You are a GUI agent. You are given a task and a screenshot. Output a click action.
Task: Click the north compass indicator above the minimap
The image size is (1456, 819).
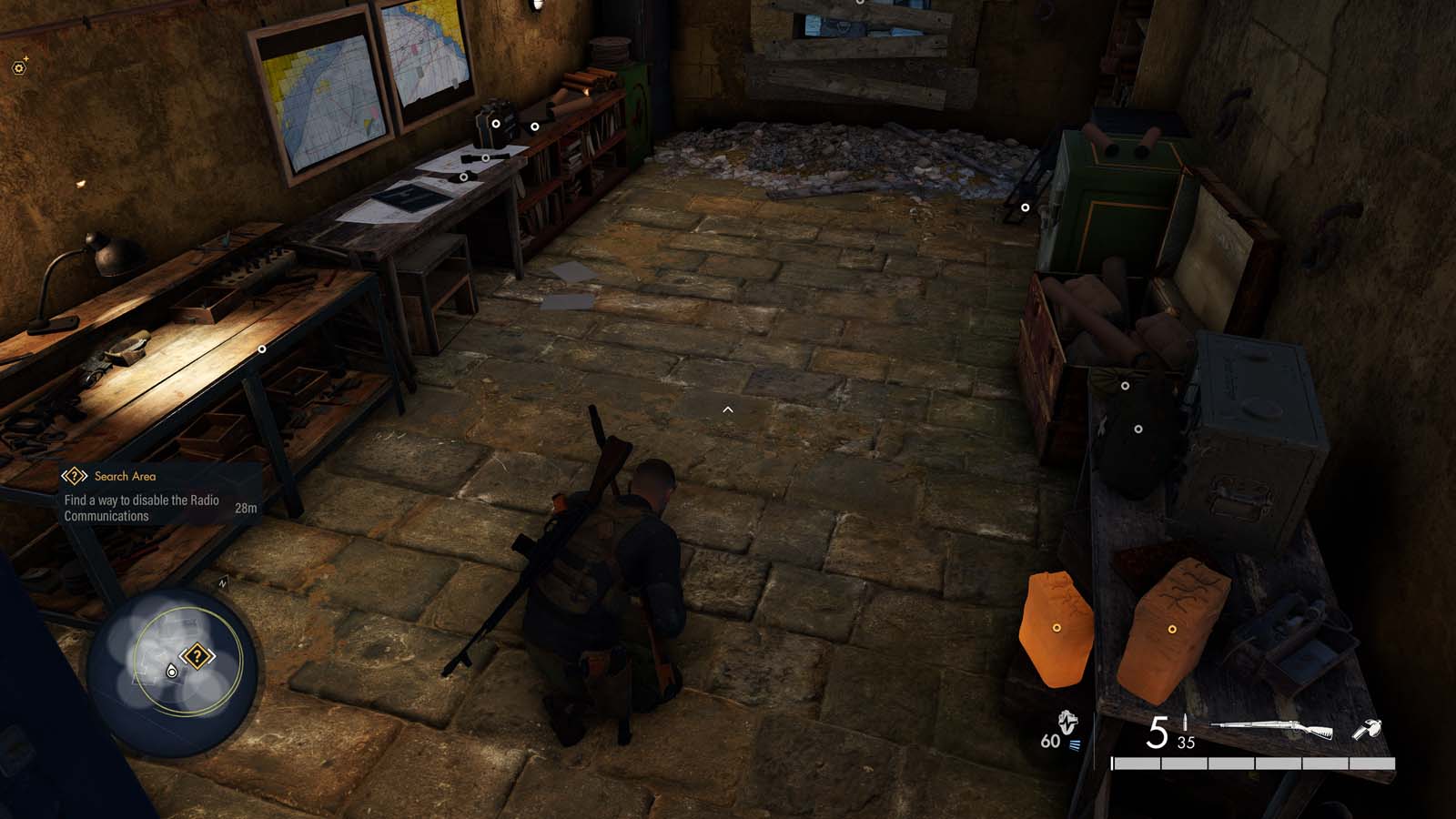pyautogui.click(x=223, y=581)
